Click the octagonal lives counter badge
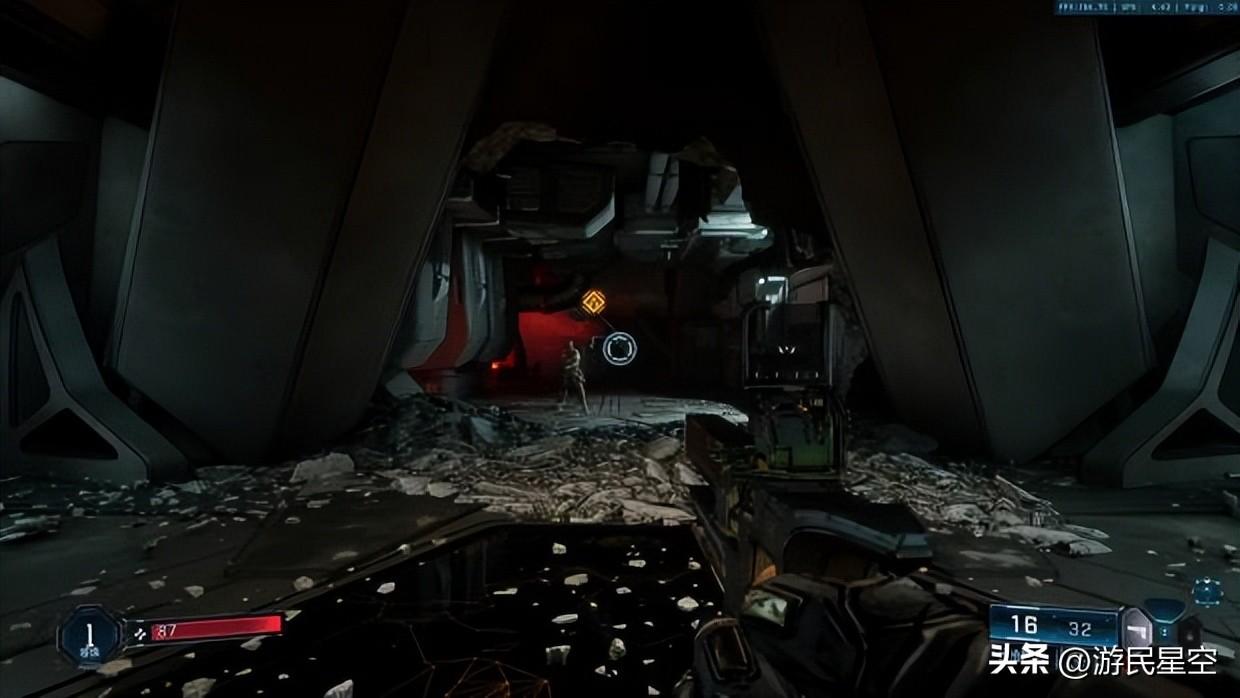 [91, 634]
